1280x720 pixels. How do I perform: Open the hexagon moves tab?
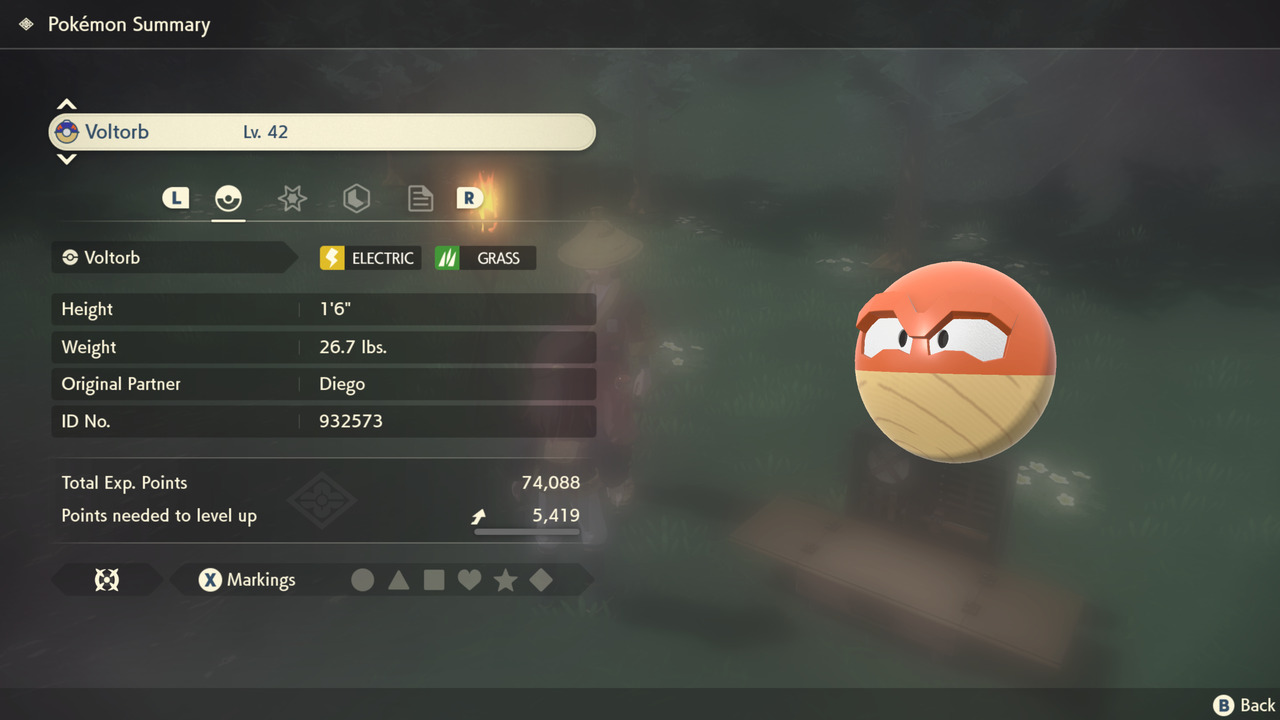coord(356,198)
